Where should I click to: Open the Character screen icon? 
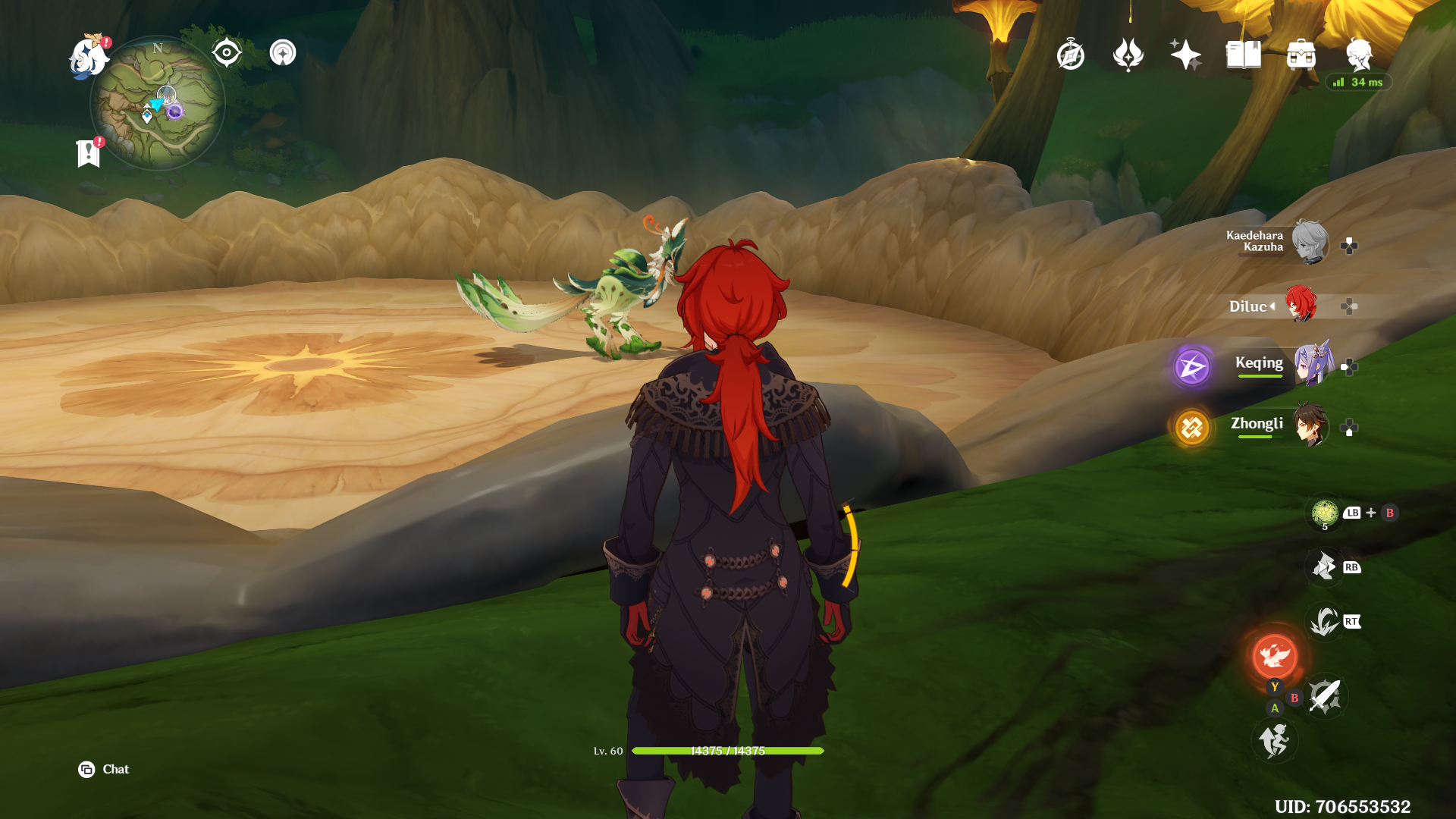(1360, 55)
